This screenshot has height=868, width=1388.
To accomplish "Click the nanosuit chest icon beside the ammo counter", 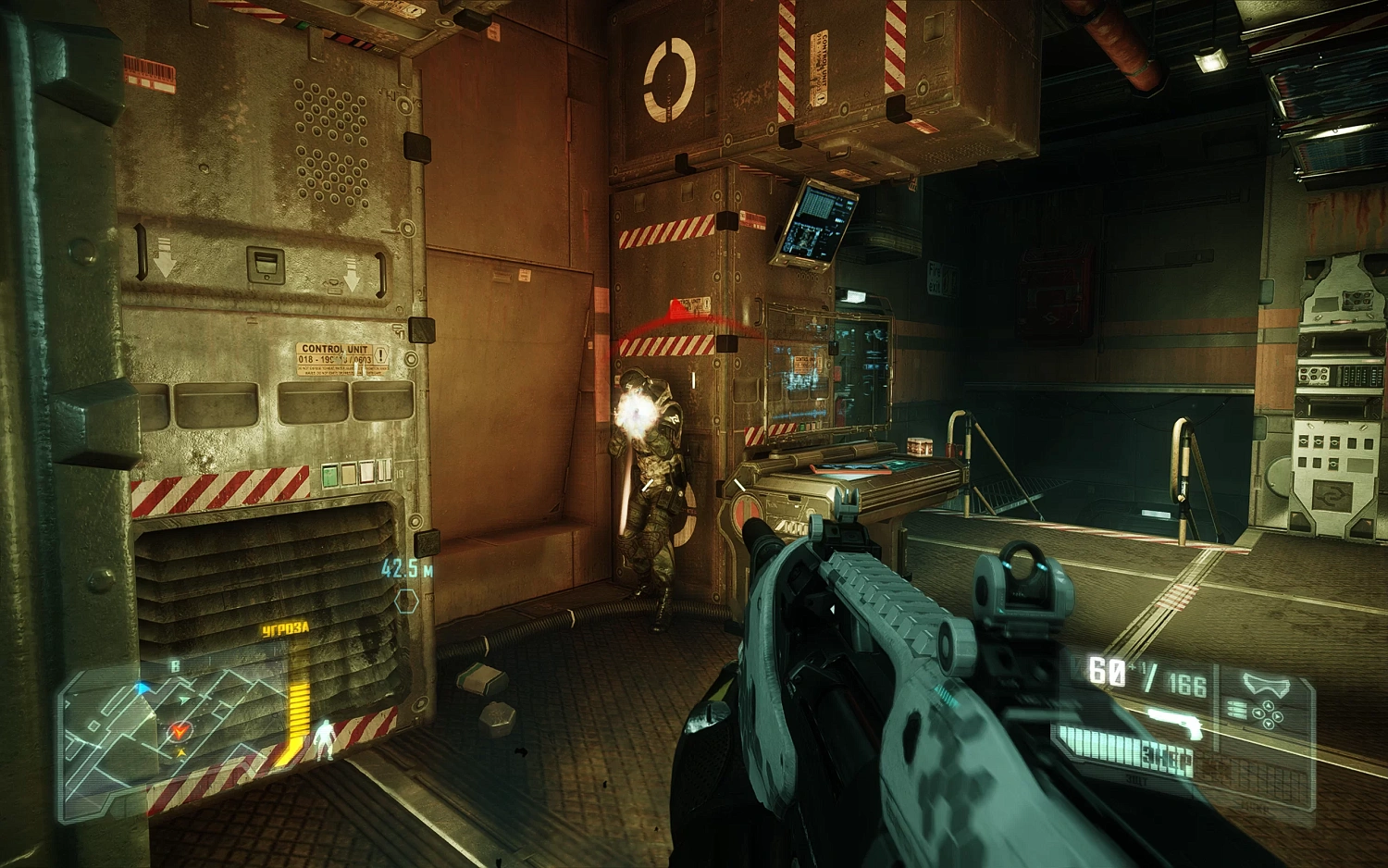I will click(x=1267, y=683).
